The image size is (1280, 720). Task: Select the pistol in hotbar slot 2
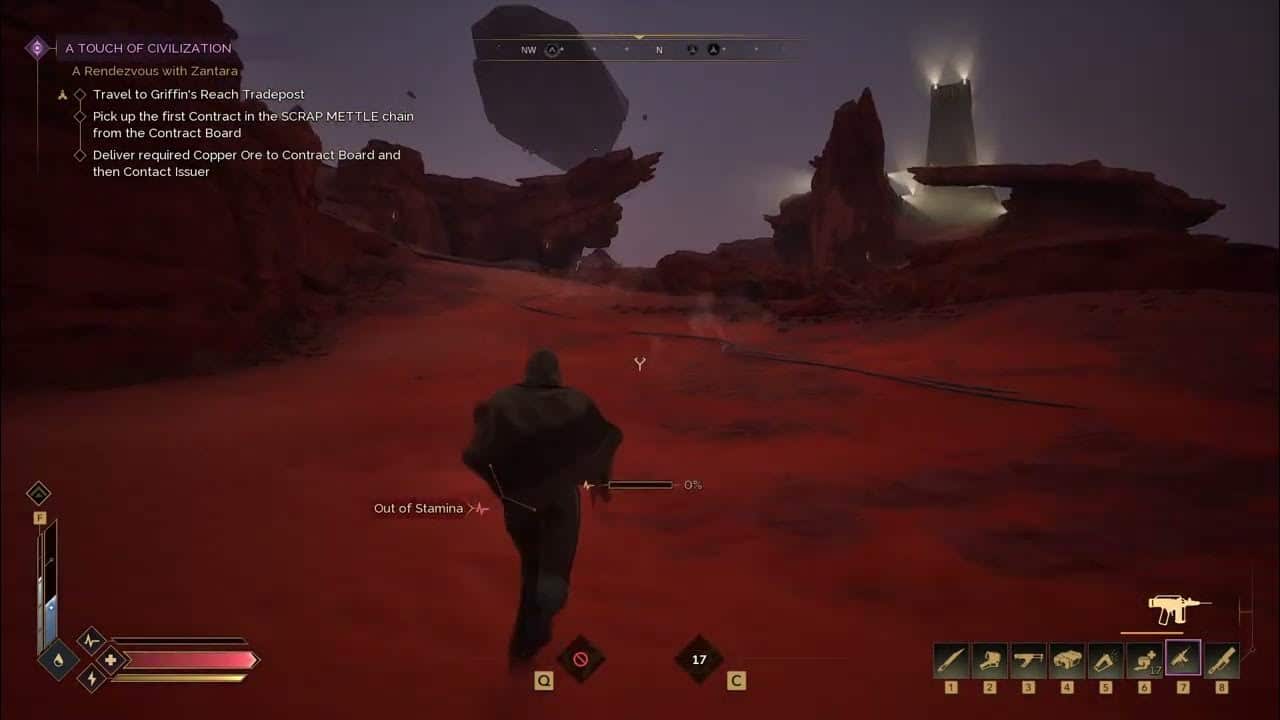990,657
